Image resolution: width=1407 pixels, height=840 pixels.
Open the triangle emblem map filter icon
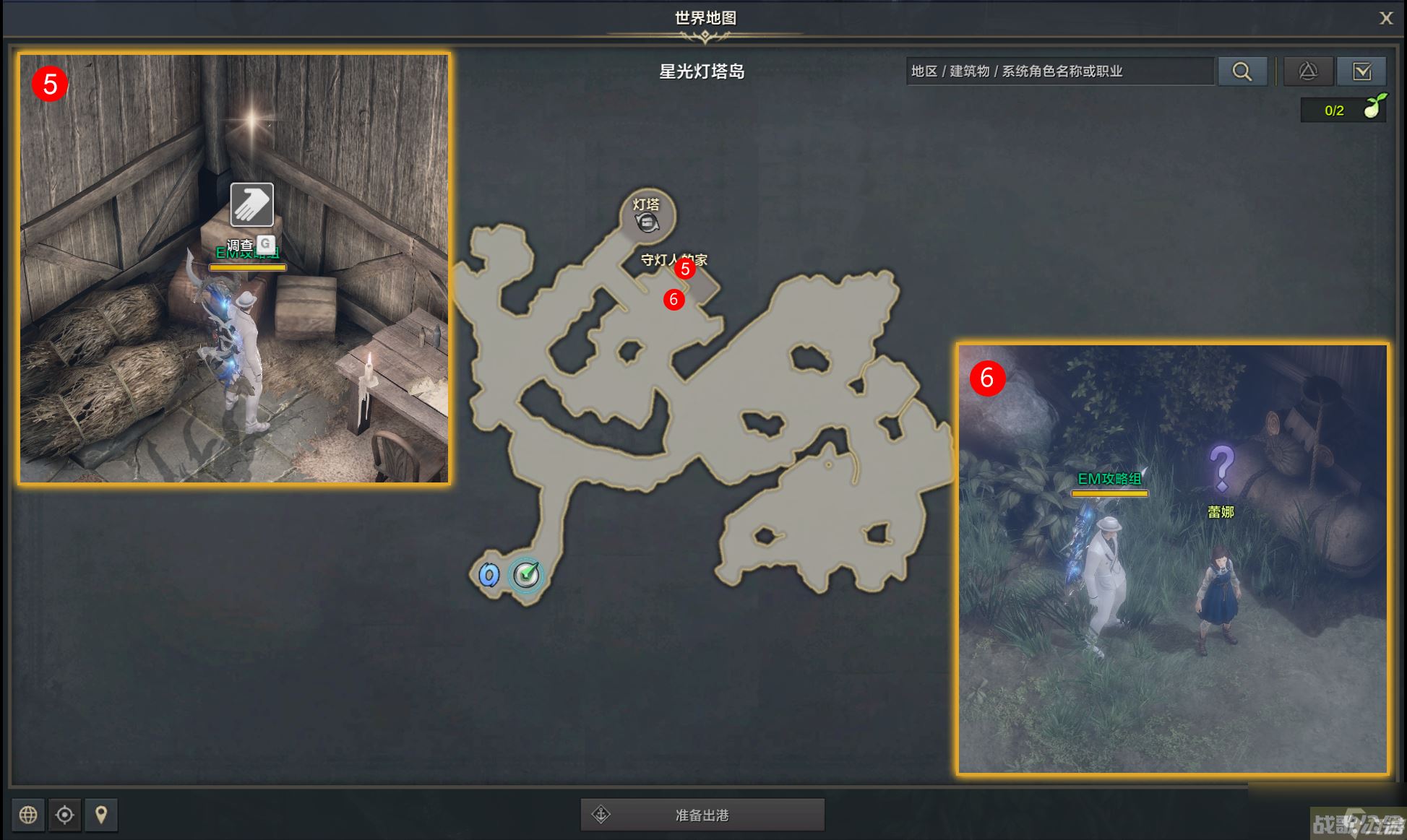pyautogui.click(x=1308, y=72)
